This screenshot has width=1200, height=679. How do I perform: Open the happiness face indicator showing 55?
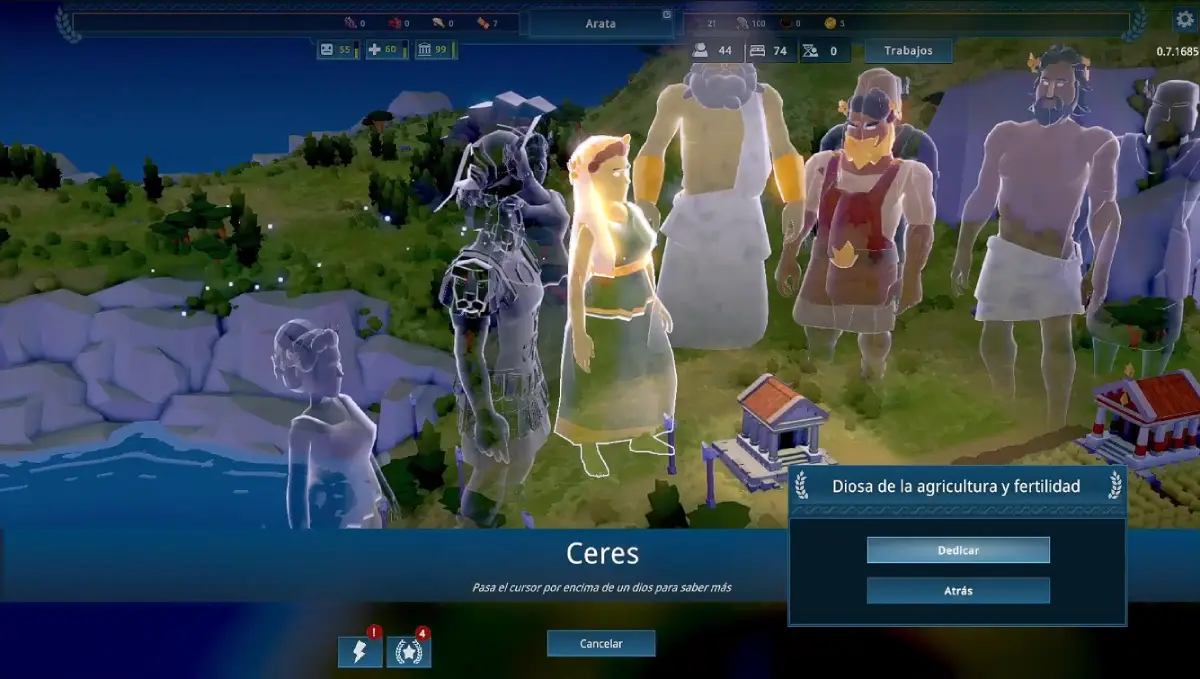pyautogui.click(x=338, y=49)
